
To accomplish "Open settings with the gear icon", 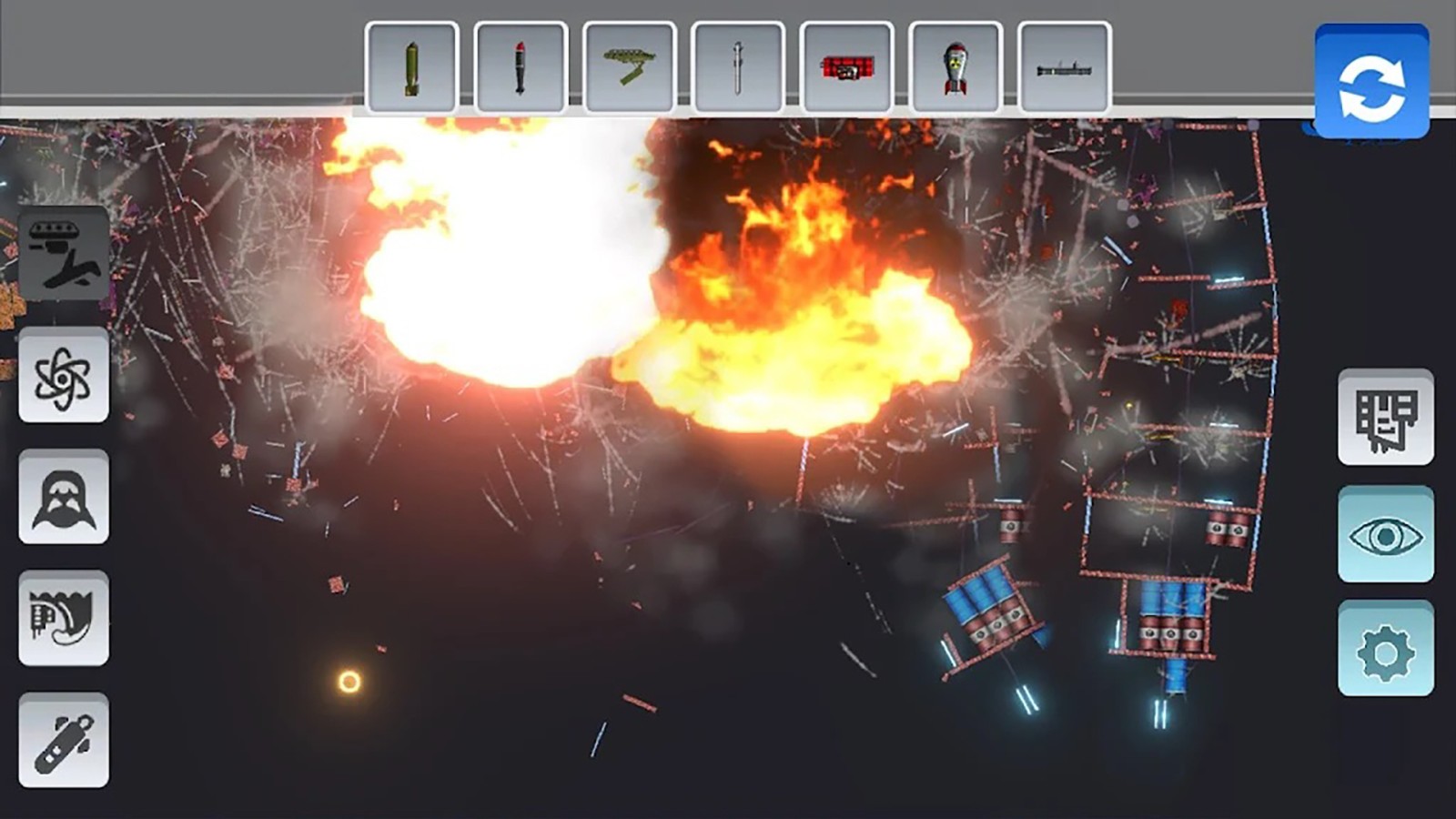I will 1385,649.
